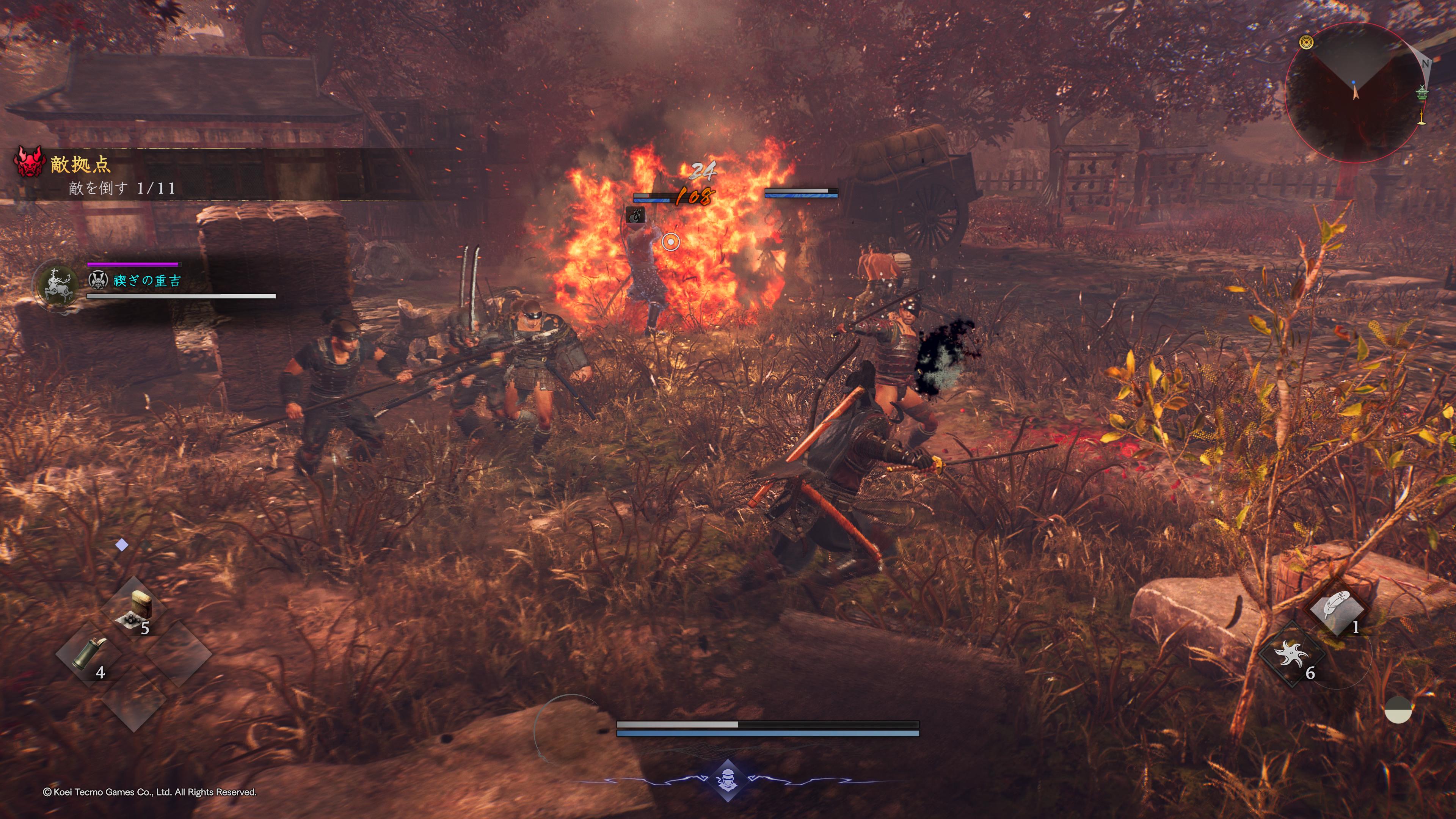Click the half-filled circle indicator

click(x=1398, y=710)
